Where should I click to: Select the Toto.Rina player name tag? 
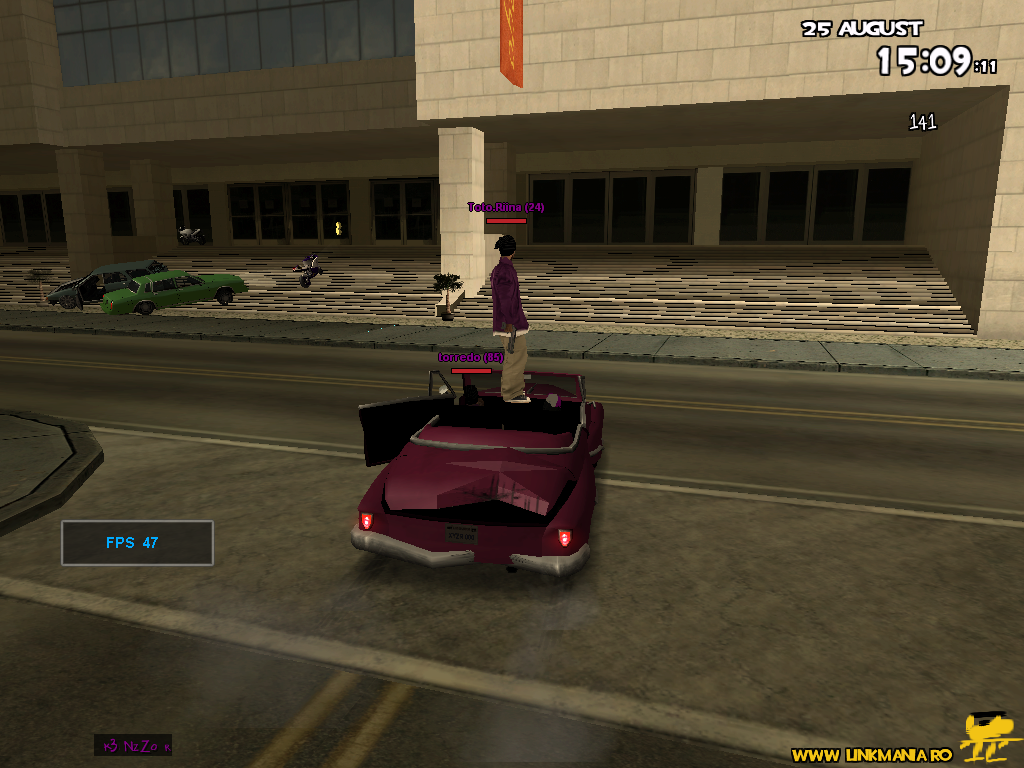click(x=506, y=207)
